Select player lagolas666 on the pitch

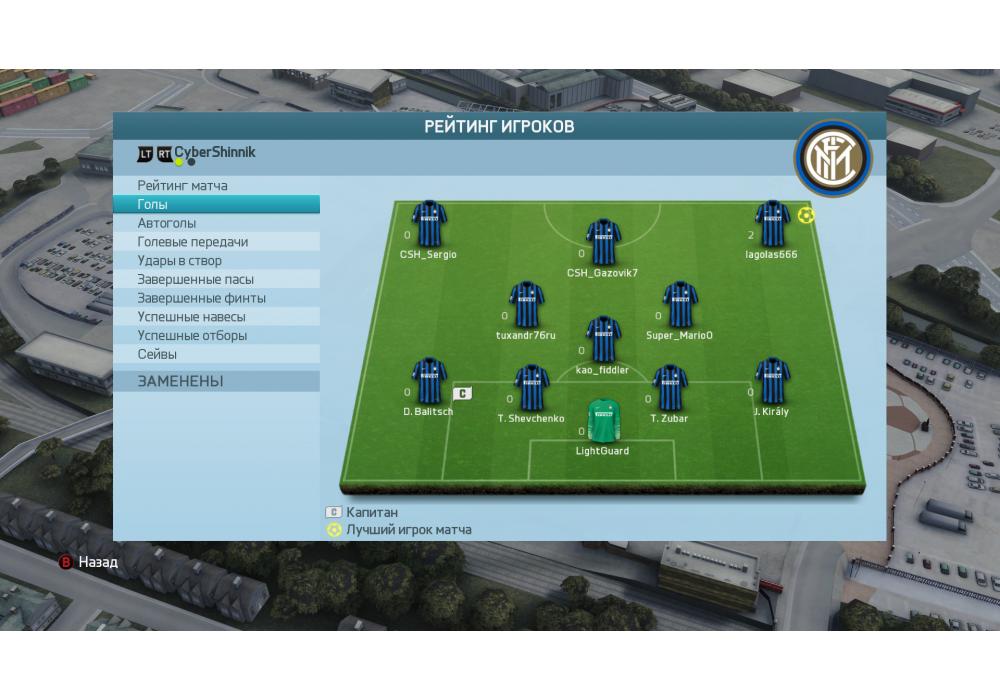point(772,224)
